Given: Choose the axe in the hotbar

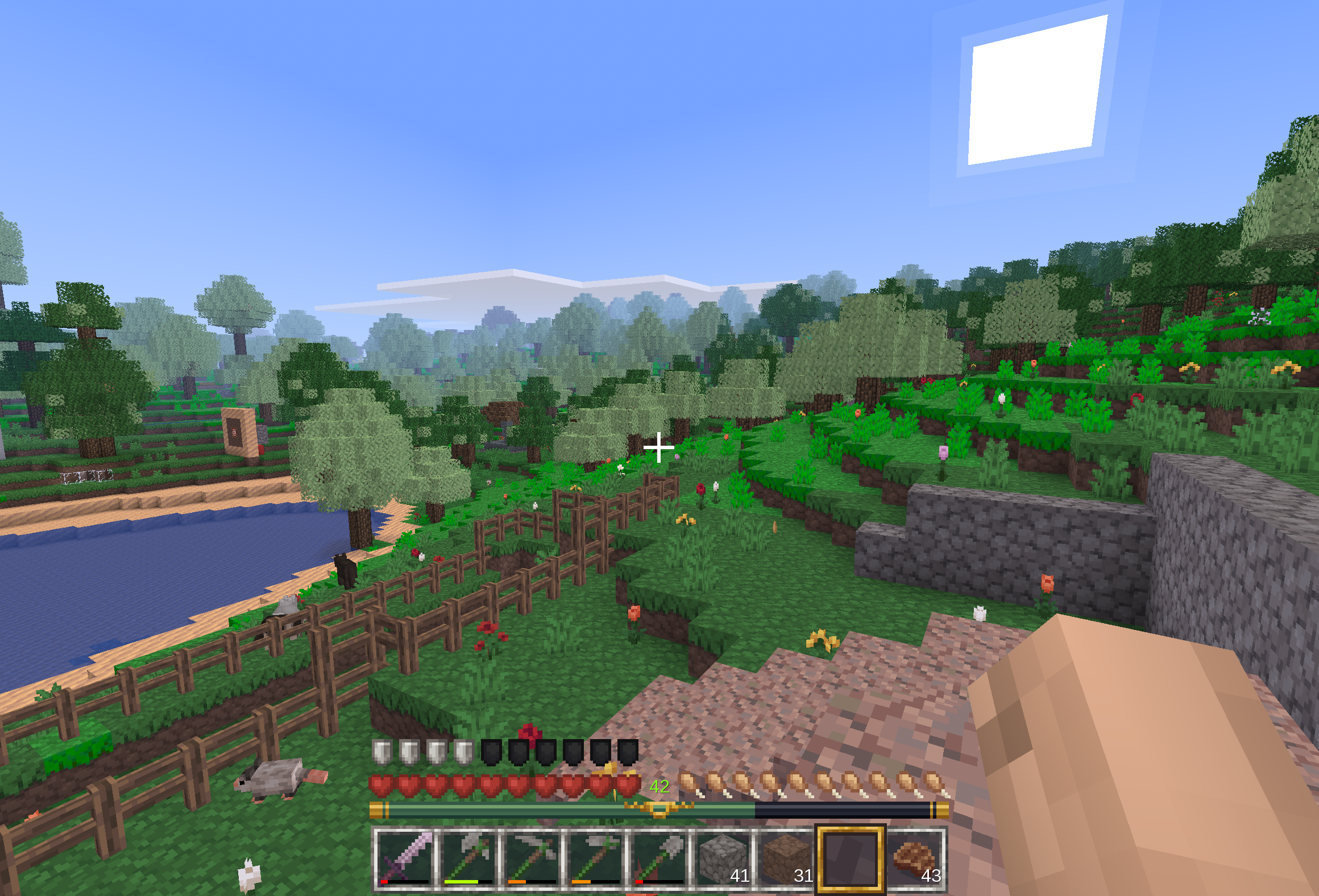Looking at the screenshot, I should pyautogui.click(x=468, y=858).
